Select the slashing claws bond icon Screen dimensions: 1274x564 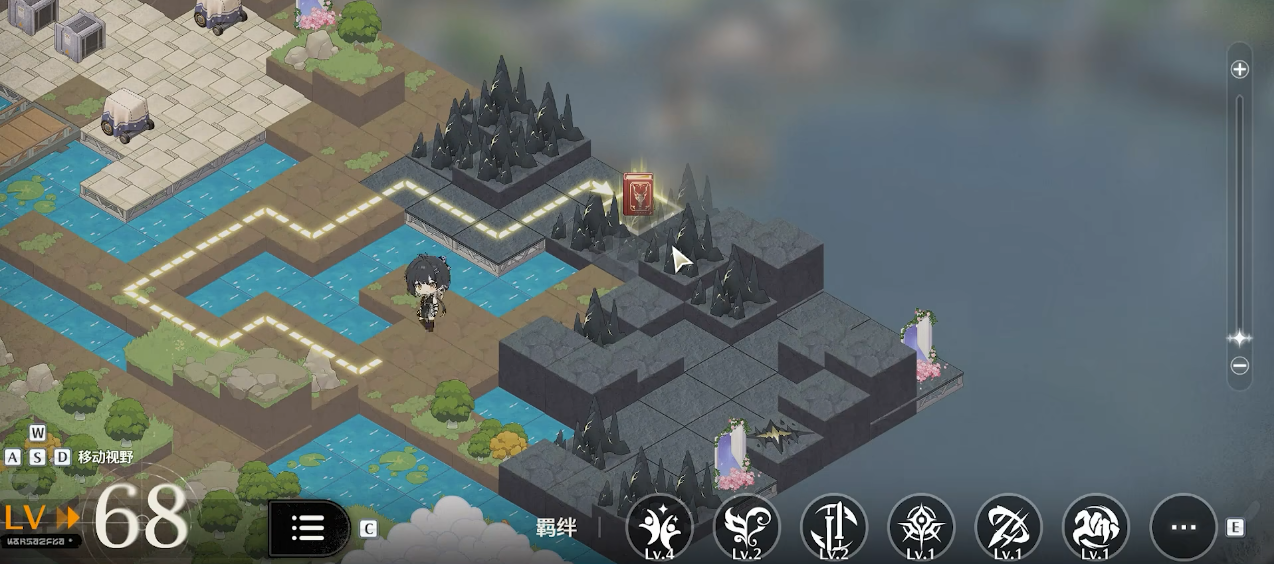(1008, 527)
